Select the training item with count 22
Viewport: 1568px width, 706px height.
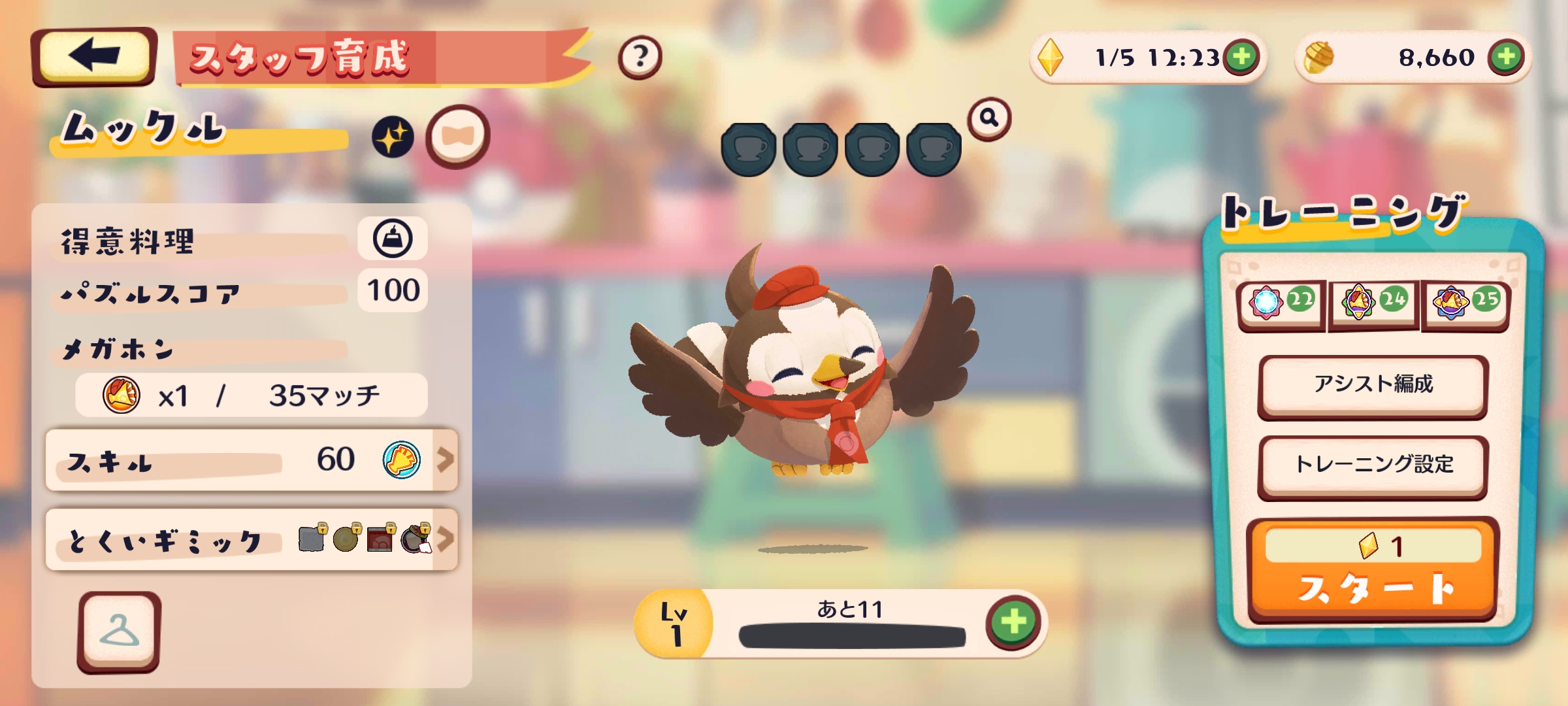click(x=1281, y=303)
